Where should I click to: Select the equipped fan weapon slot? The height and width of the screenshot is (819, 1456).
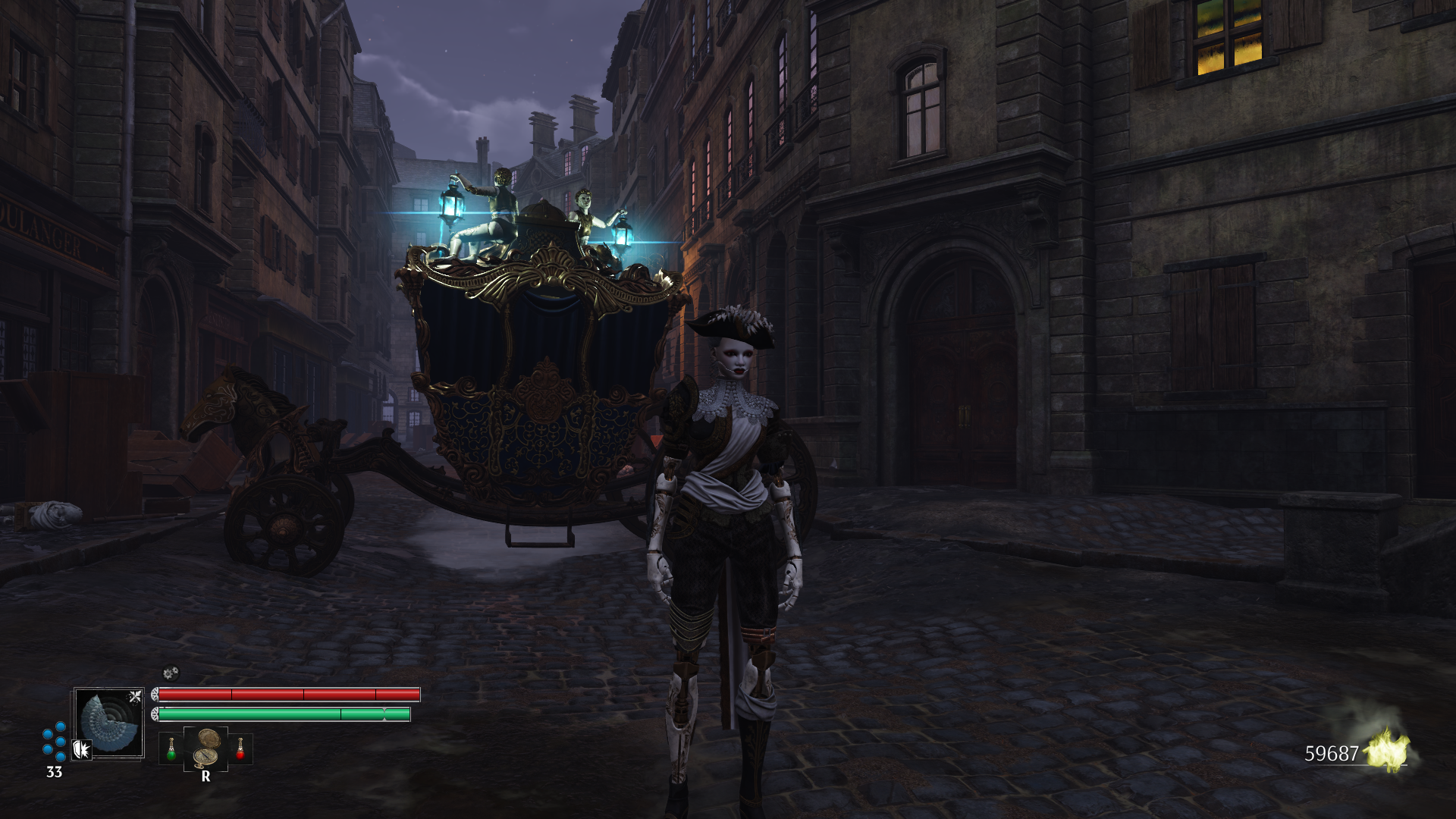coord(109,723)
